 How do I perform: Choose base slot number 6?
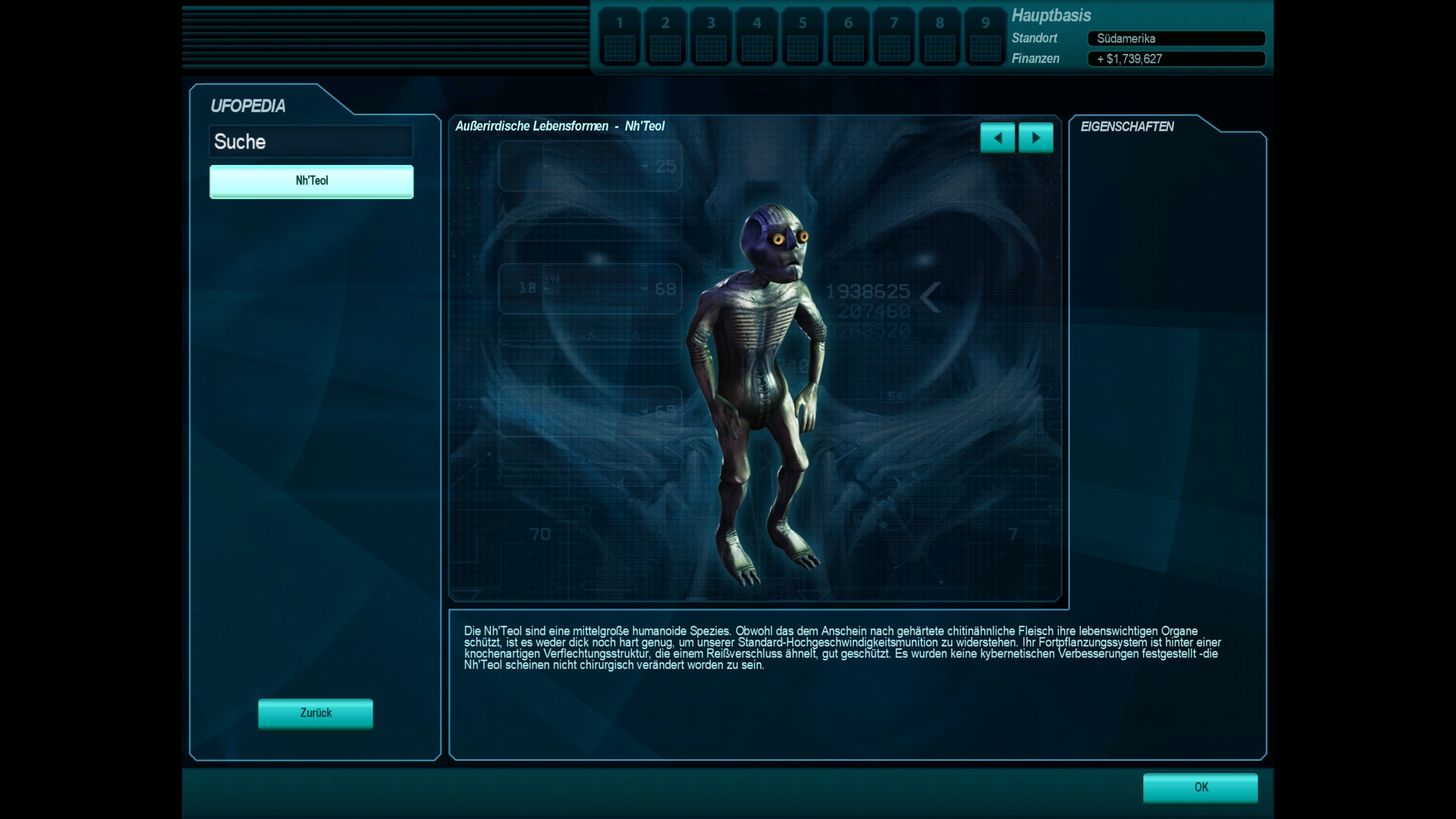click(849, 37)
